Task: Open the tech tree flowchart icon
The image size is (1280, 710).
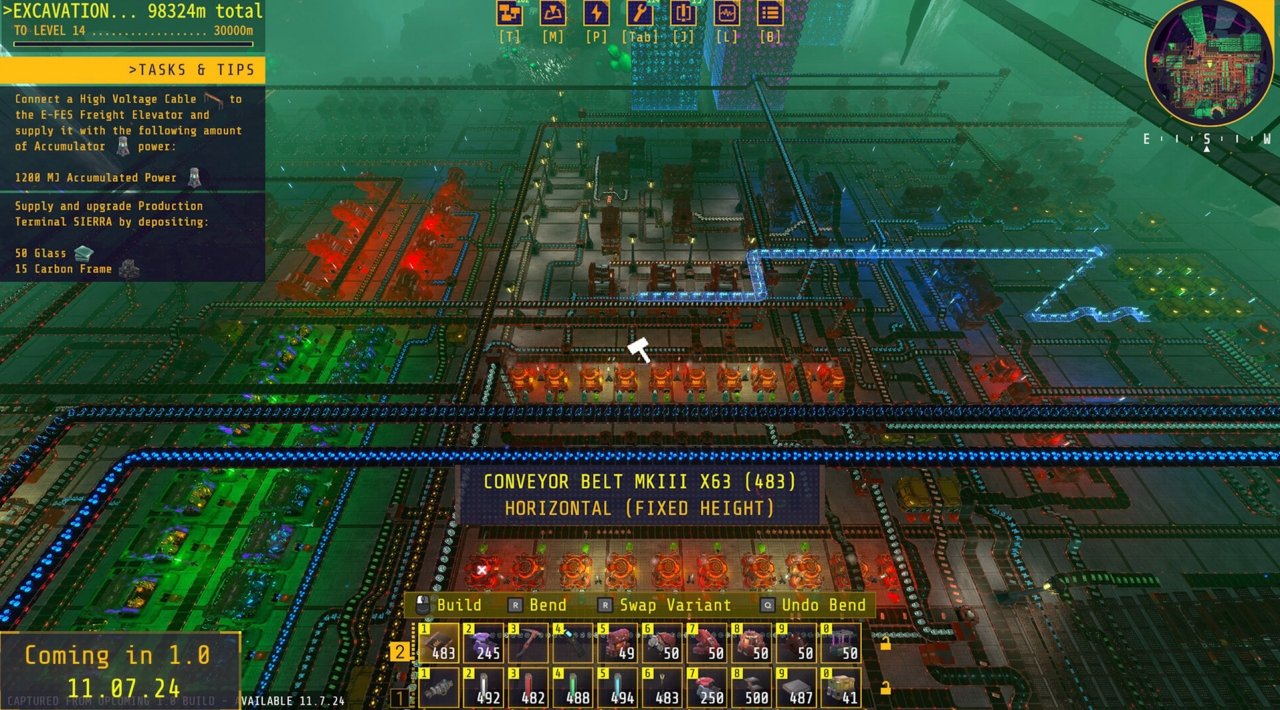Action: [x=510, y=13]
